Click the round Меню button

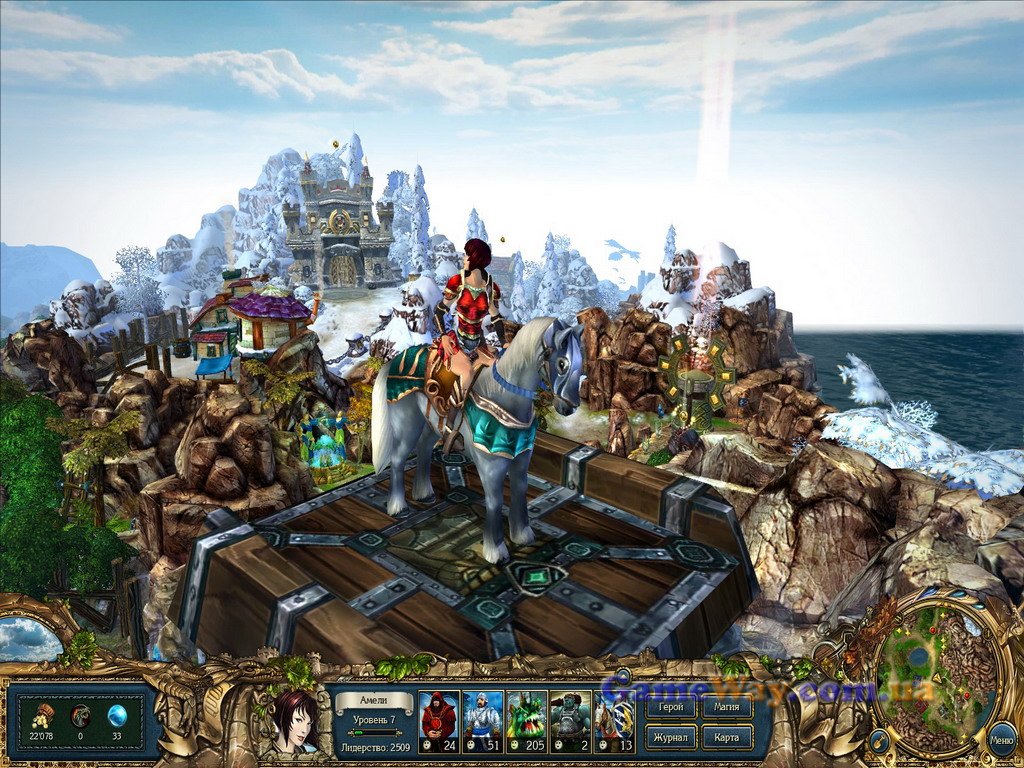tap(1001, 740)
